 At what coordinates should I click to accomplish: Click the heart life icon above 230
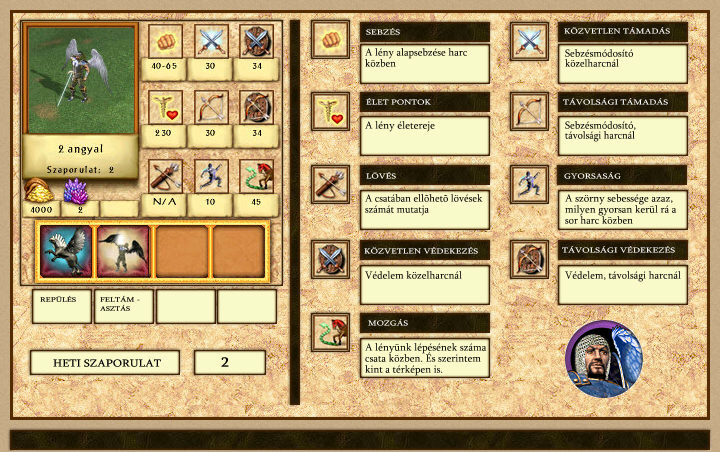point(165,107)
